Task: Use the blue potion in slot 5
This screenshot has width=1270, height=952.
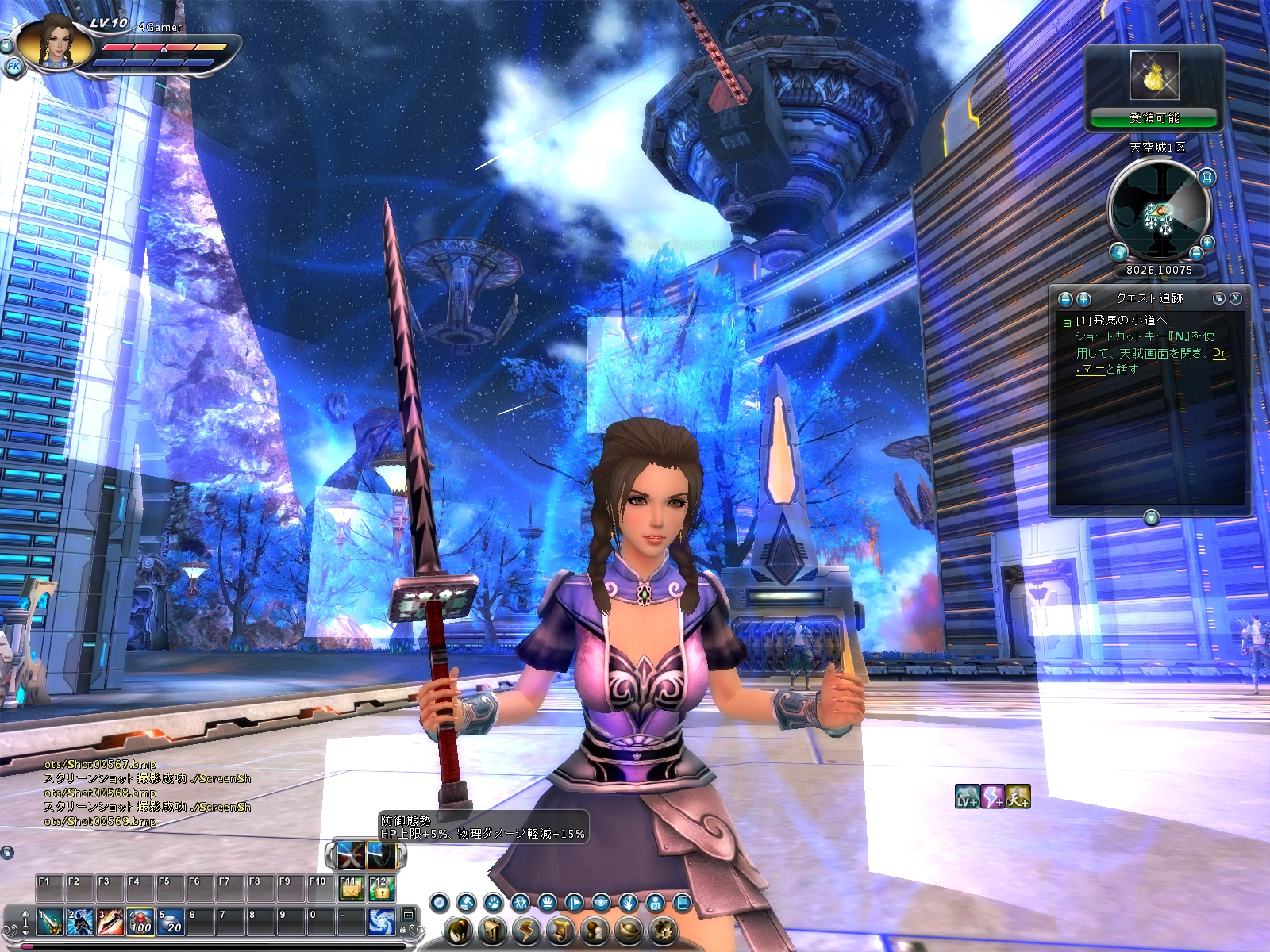Action: pos(170,922)
